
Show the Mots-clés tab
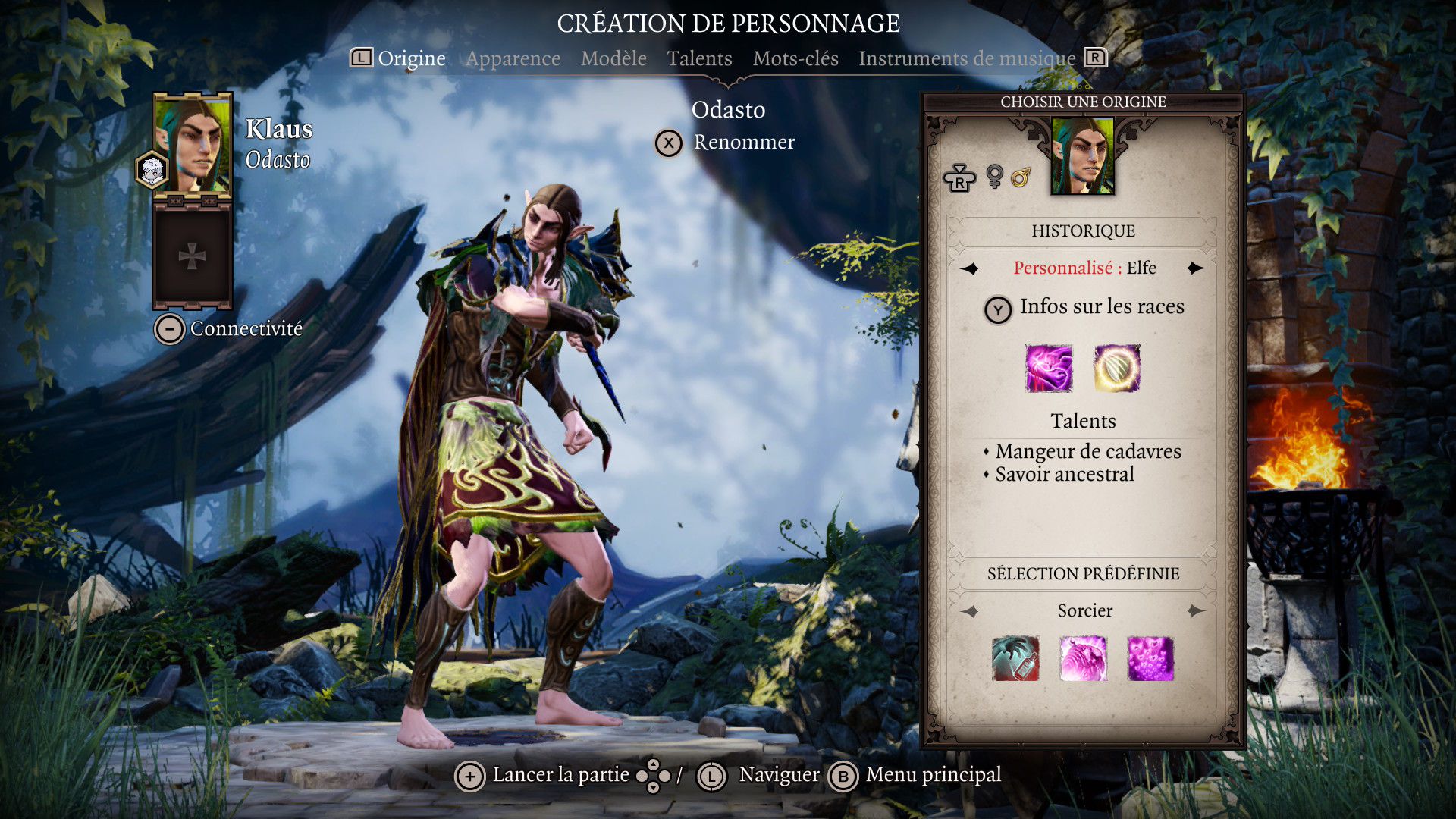pos(795,58)
